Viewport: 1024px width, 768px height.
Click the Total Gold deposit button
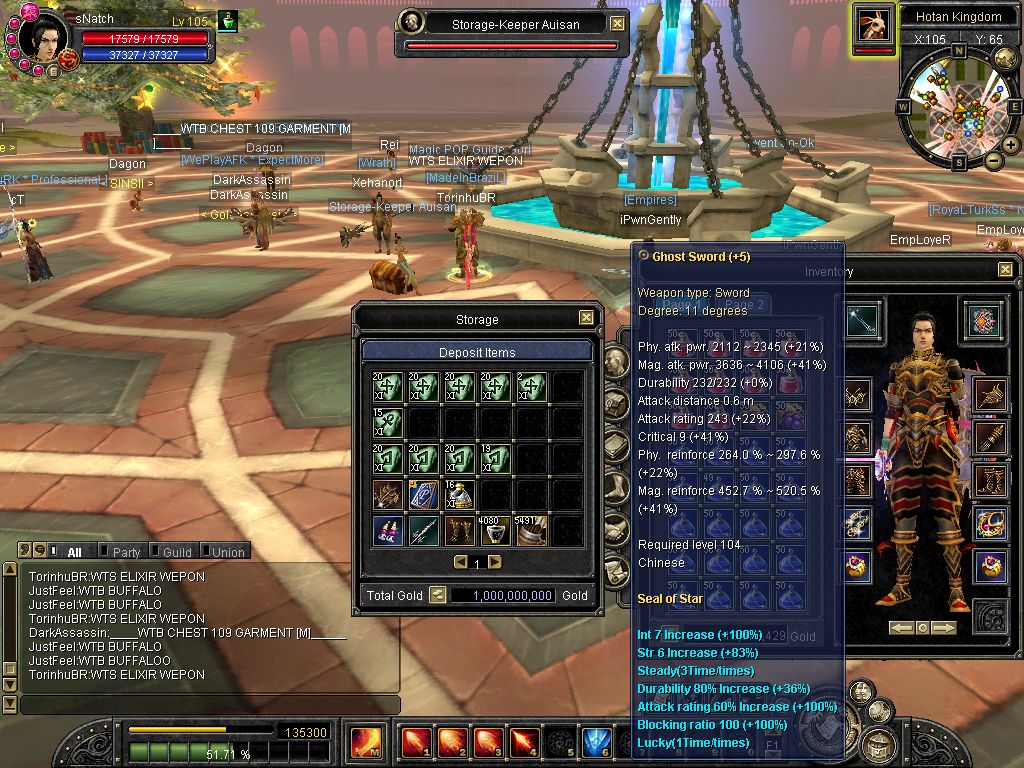[438, 595]
